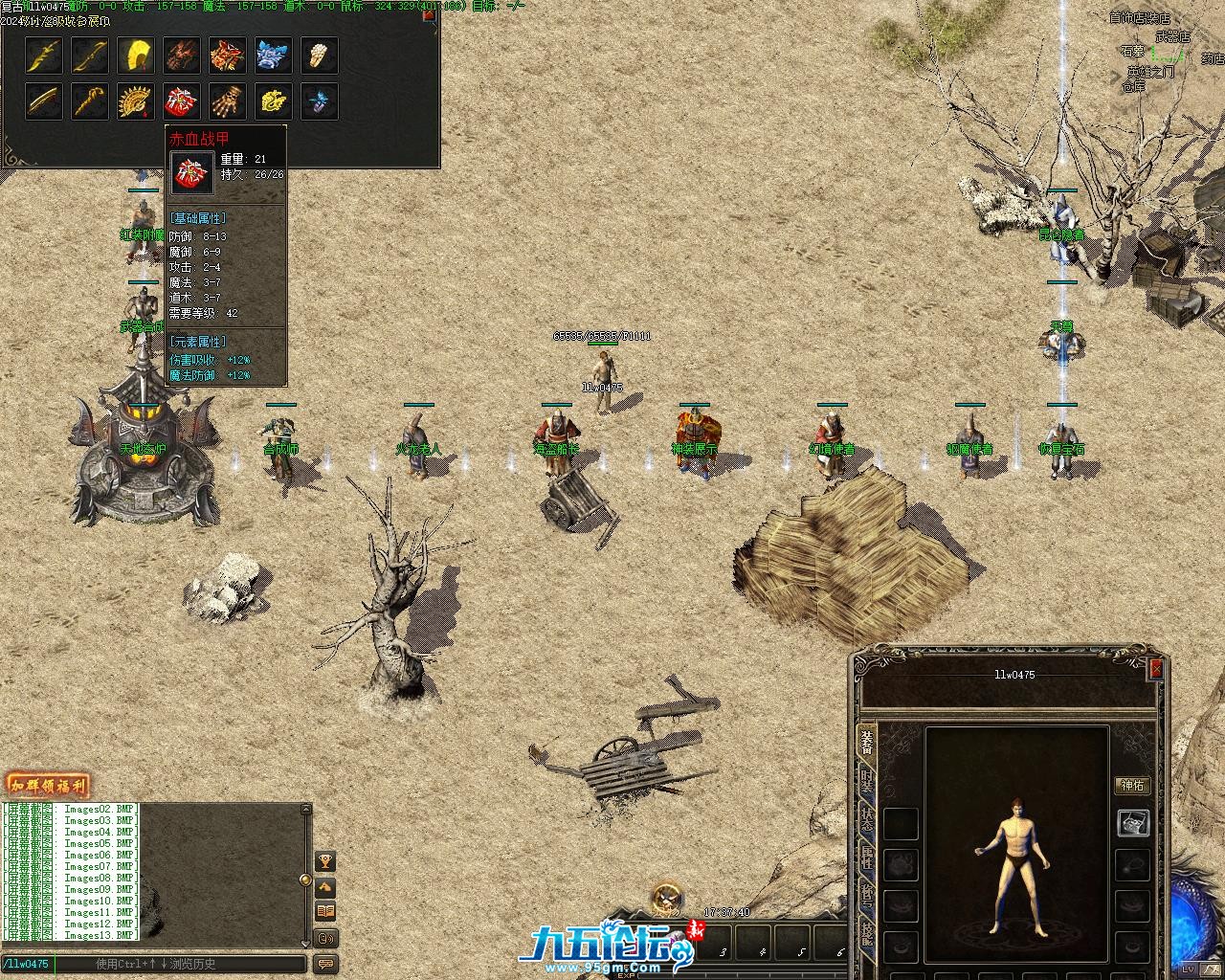1225x980 pixels.
Task: Pick the skeletal golden glove item
Action: pos(227,100)
